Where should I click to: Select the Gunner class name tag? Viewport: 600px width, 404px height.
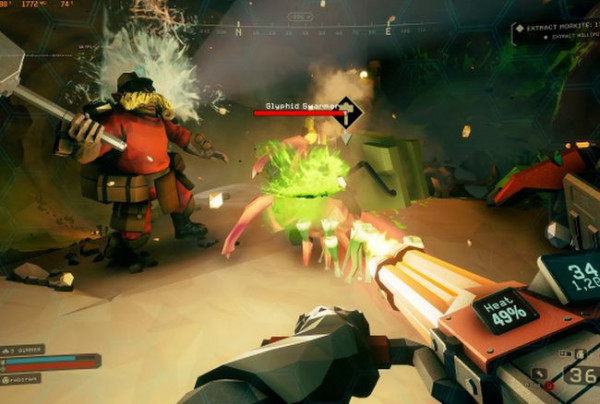click(24, 349)
